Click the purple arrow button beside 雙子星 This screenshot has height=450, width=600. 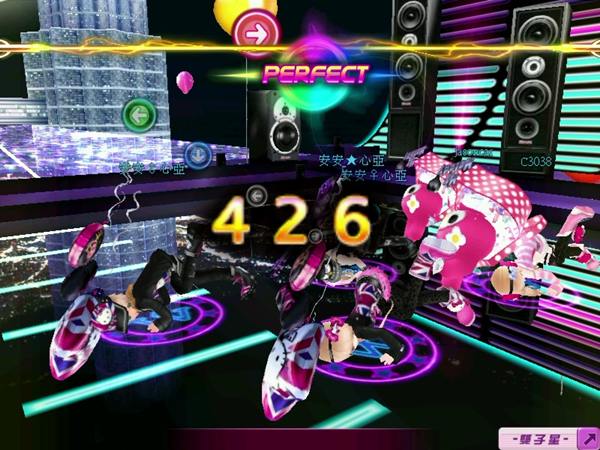[588, 437]
